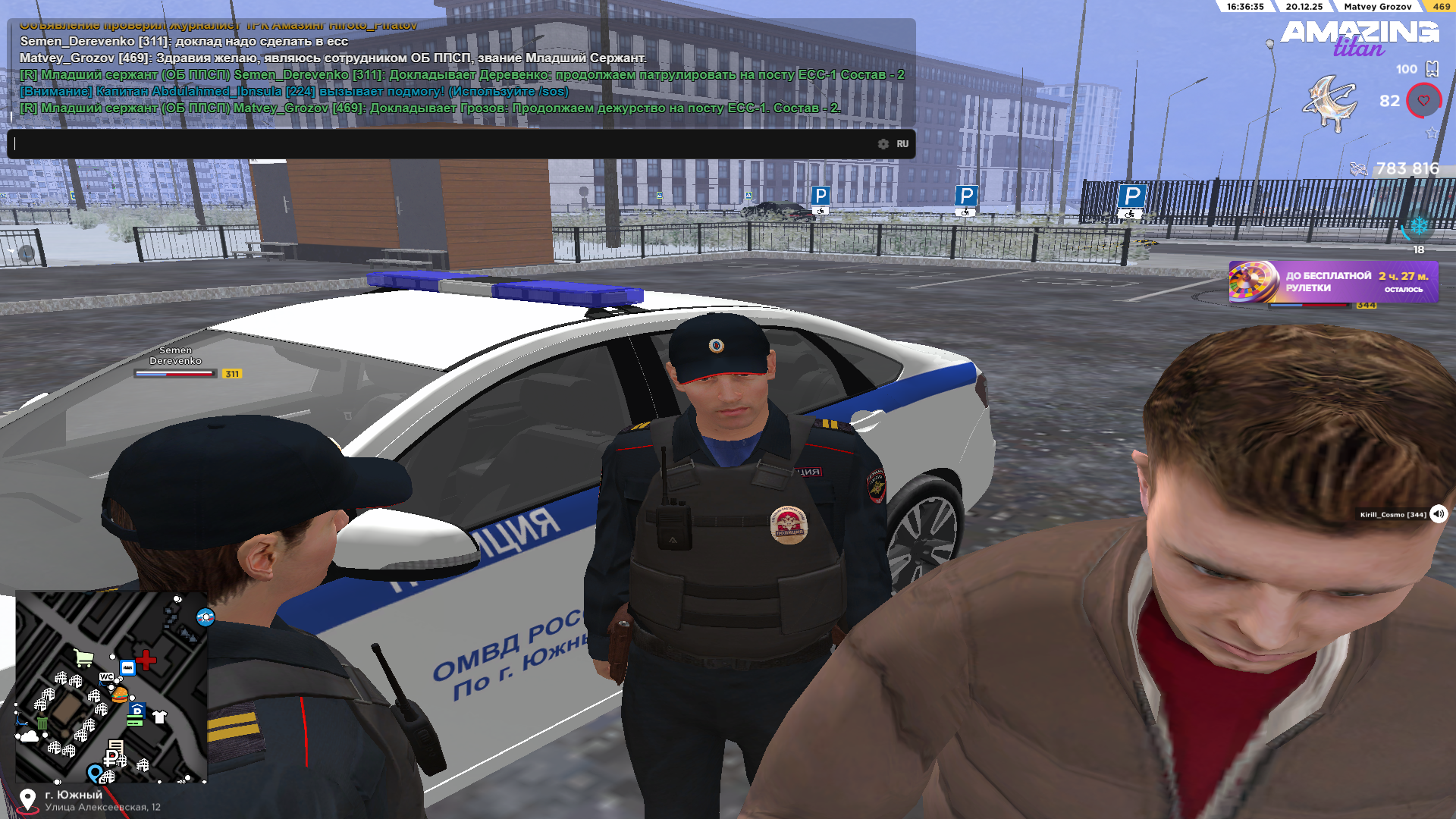This screenshot has width=1456, height=819.
Task: Click the white cloud marker on minimap
Action: click(x=29, y=736)
